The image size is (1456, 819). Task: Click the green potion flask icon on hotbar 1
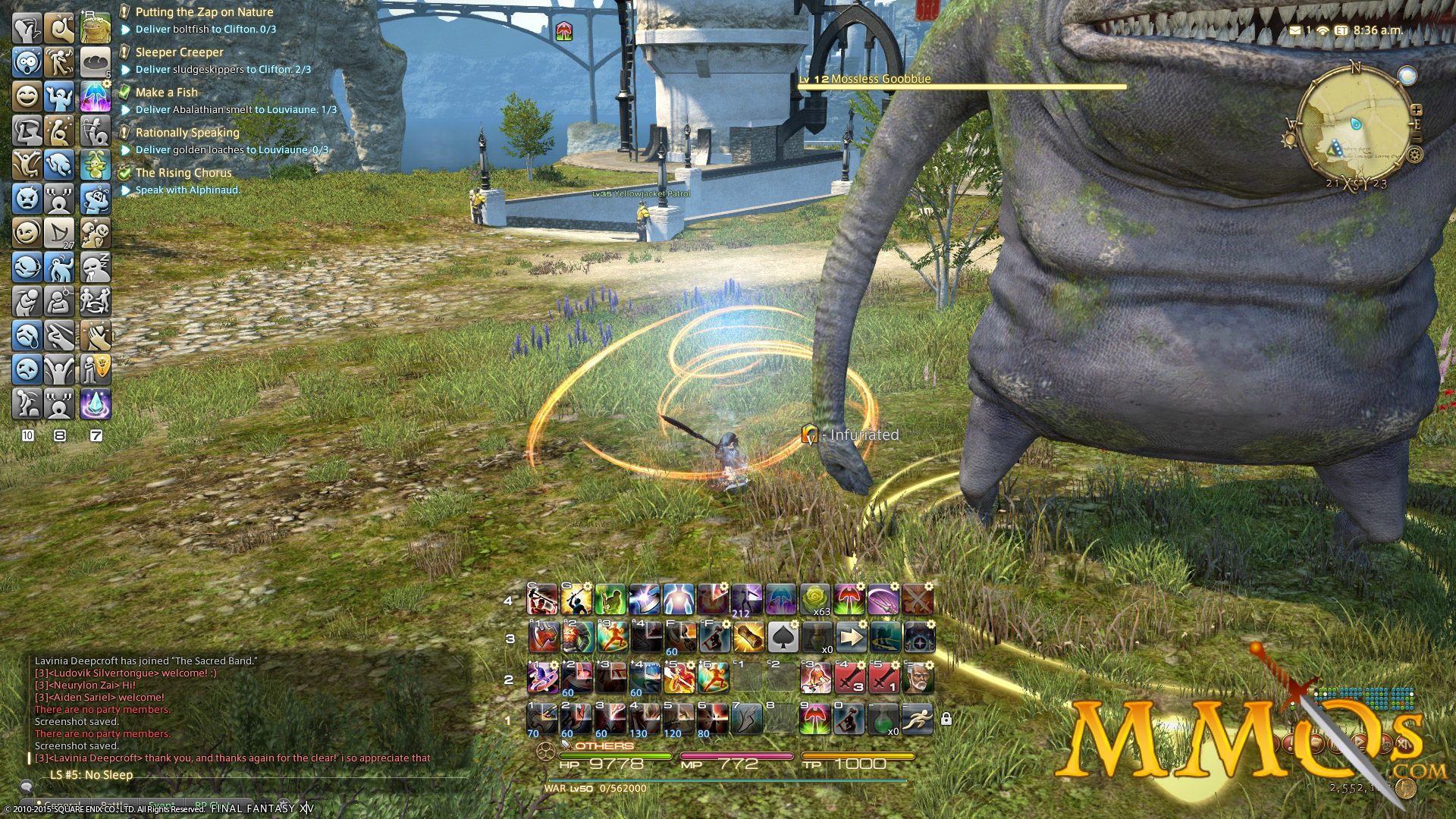(883, 720)
